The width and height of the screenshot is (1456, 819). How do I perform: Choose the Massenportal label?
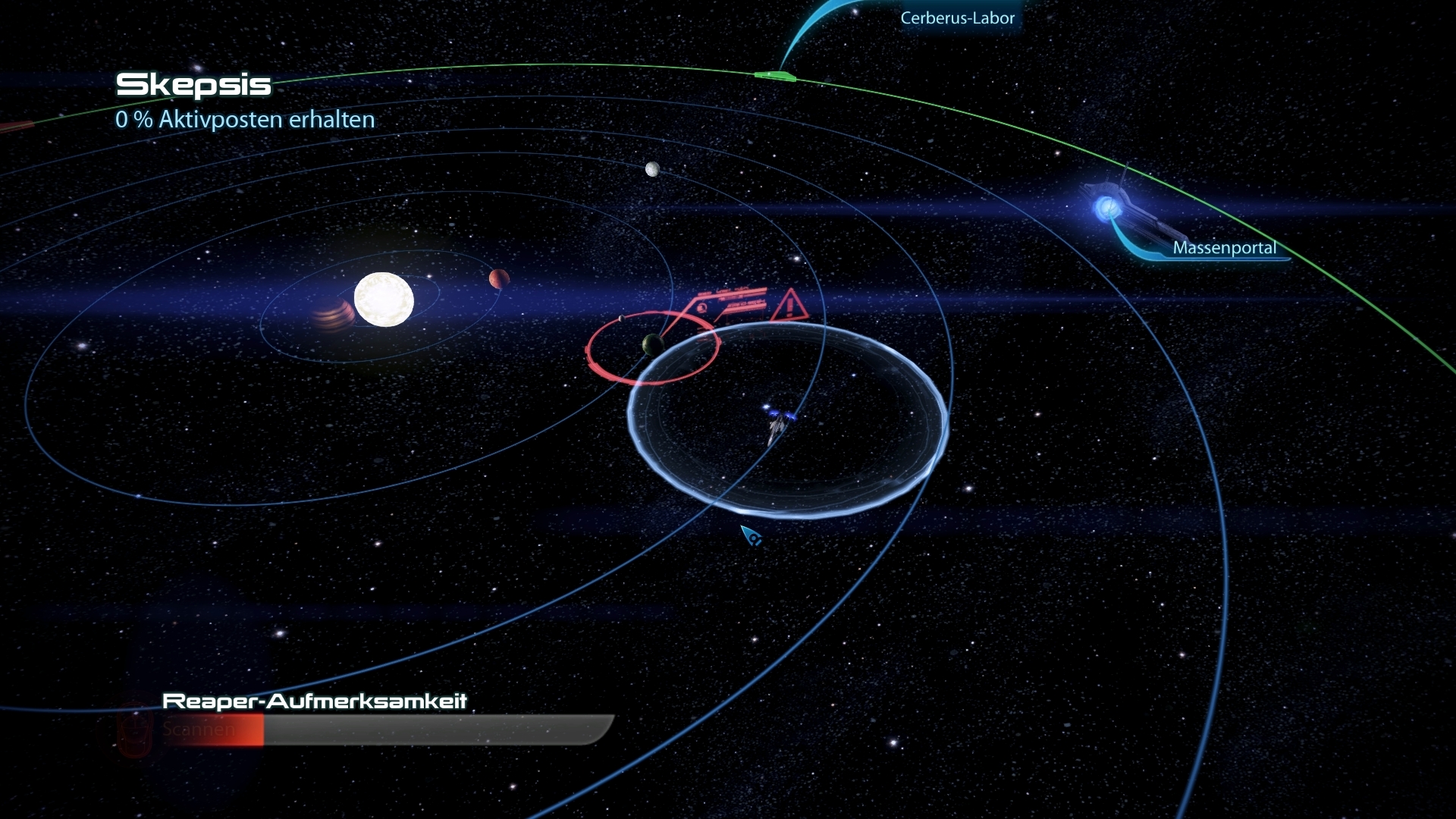[x=1224, y=248]
